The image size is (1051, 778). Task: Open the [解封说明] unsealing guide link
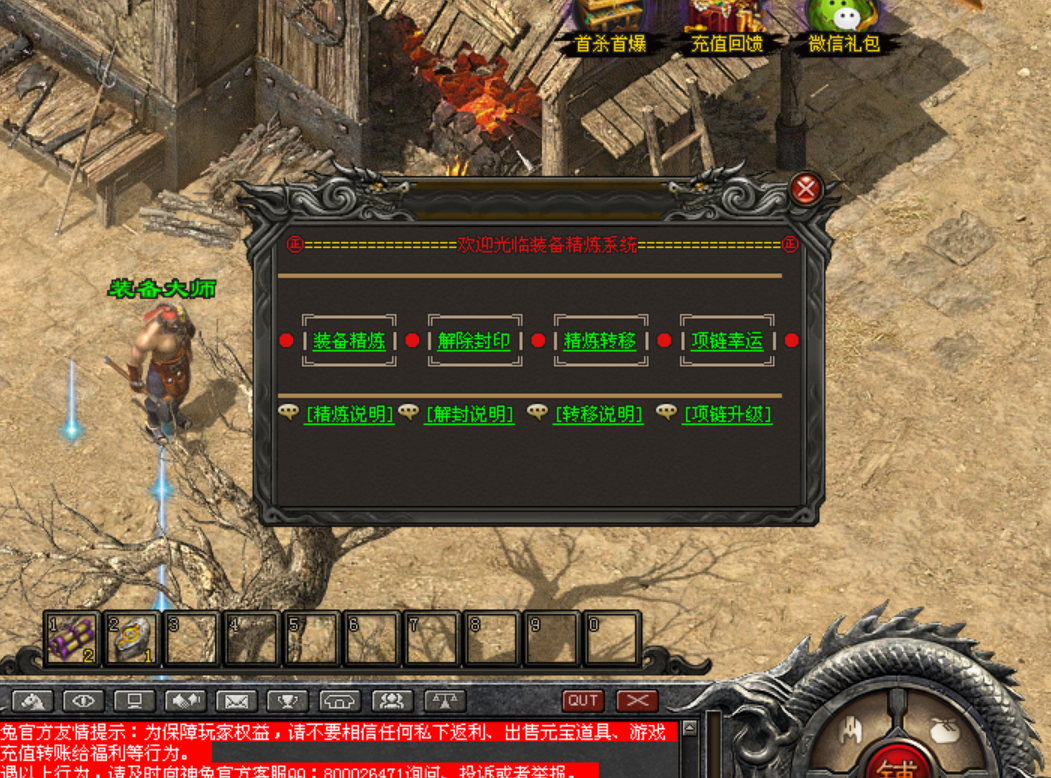[x=470, y=414]
